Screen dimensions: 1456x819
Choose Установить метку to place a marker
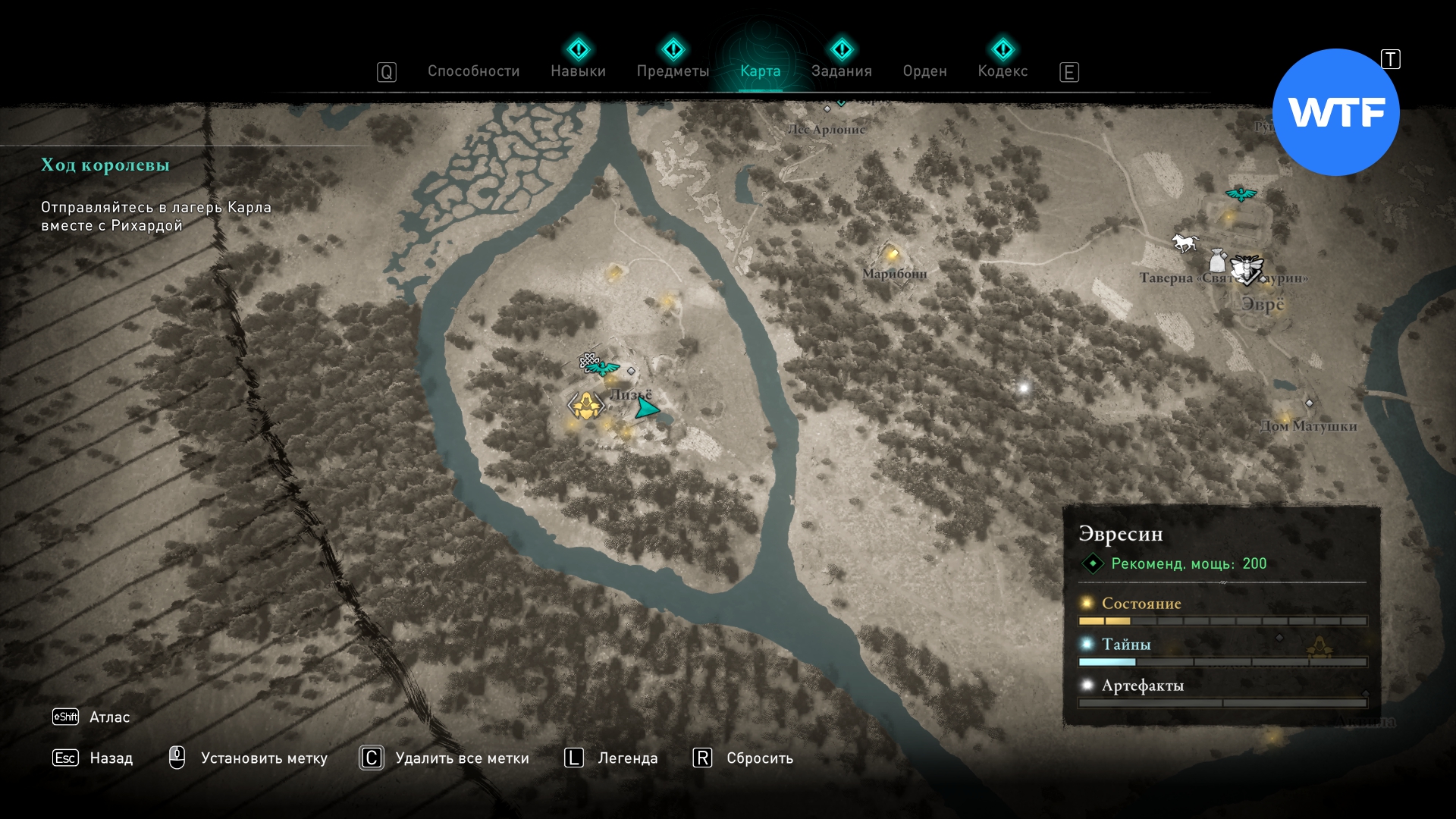tap(263, 758)
